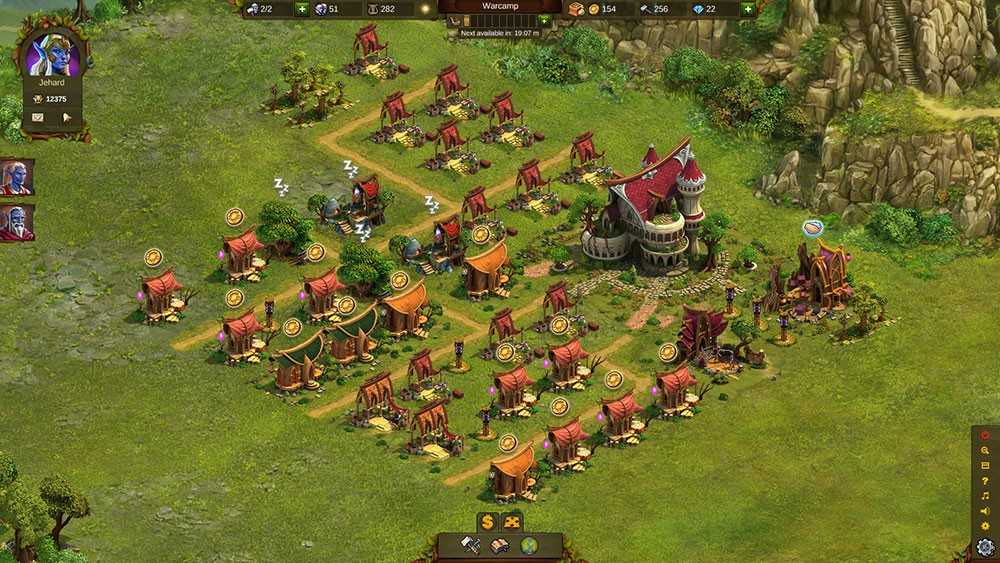Open help with the question mark icon
Image resolution: width=1000 pixels, height=563 pixels.
coord(985,481)
